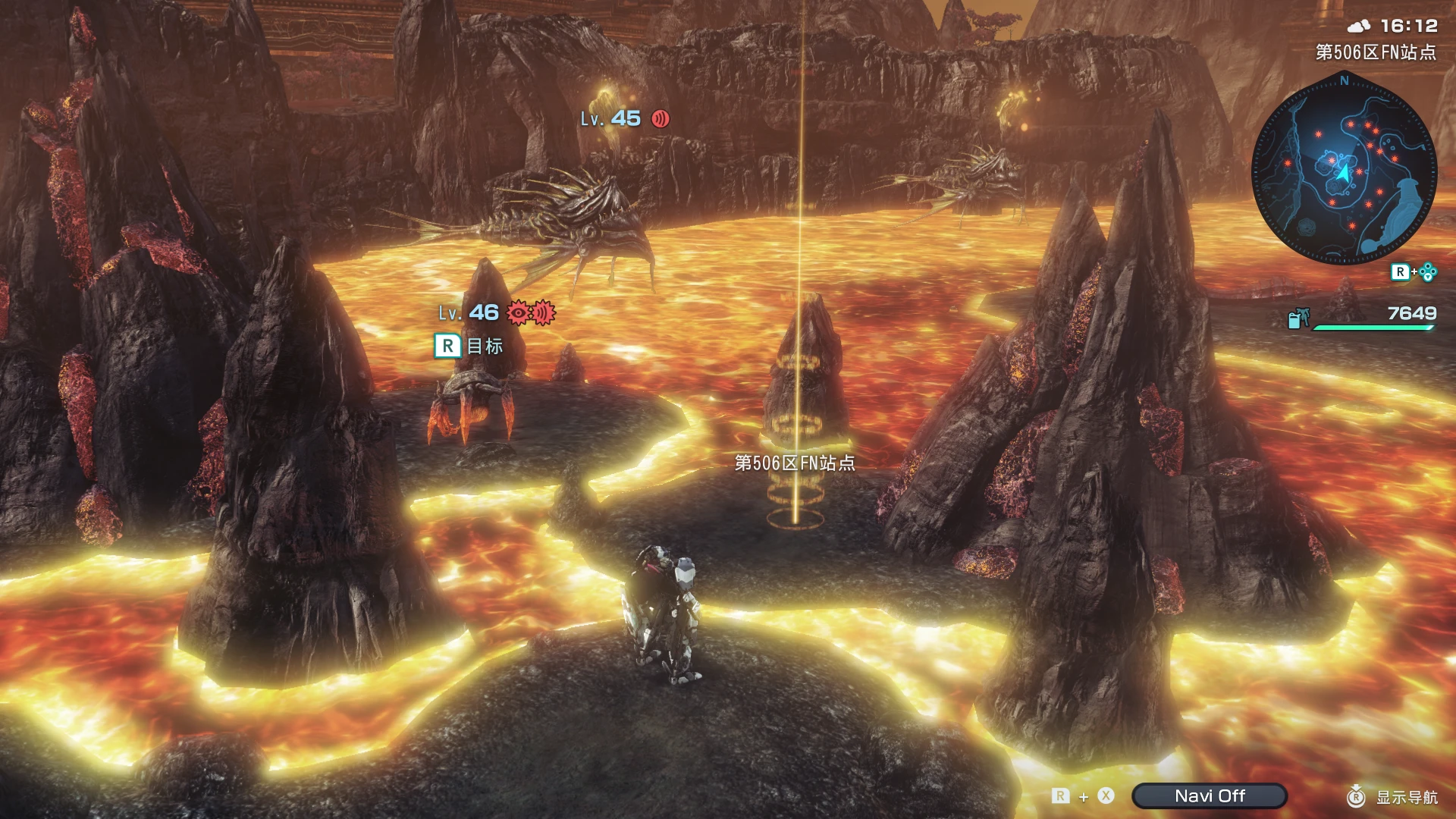Click the R icon in the R + X hint
The width and height of the screenshot is (1456, 819).
1060,796
